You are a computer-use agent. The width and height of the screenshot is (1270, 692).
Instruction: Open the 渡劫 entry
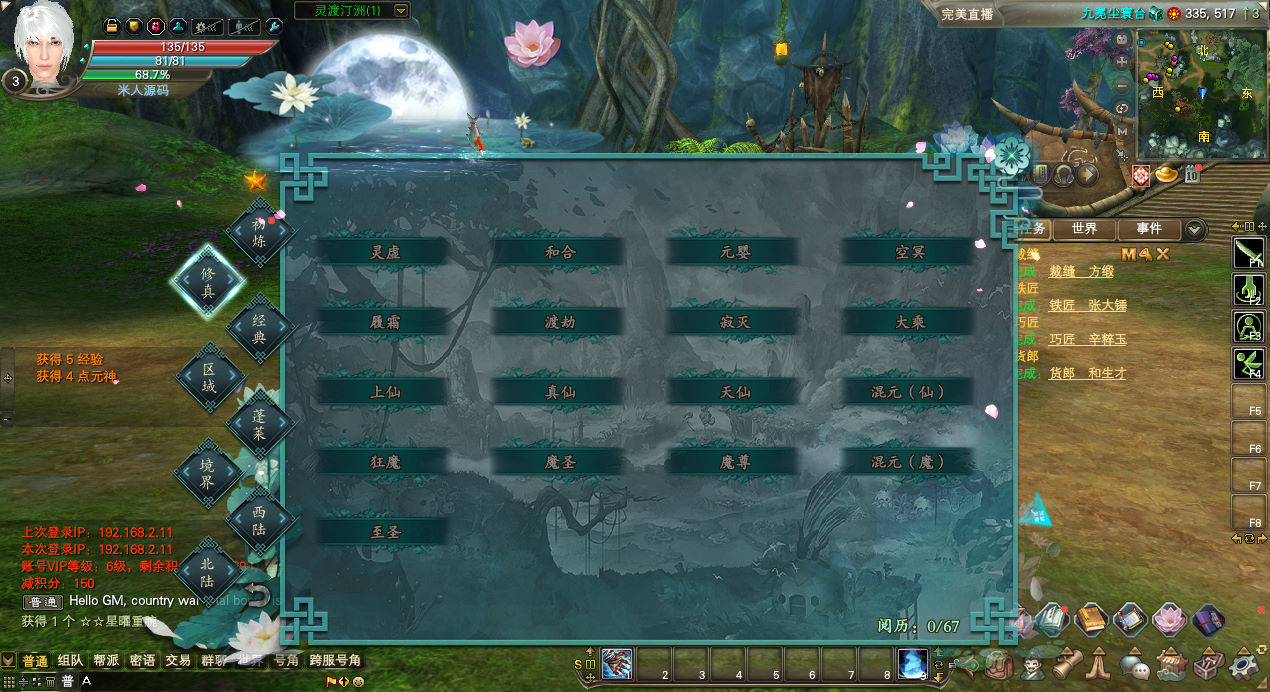pos(560,322)
